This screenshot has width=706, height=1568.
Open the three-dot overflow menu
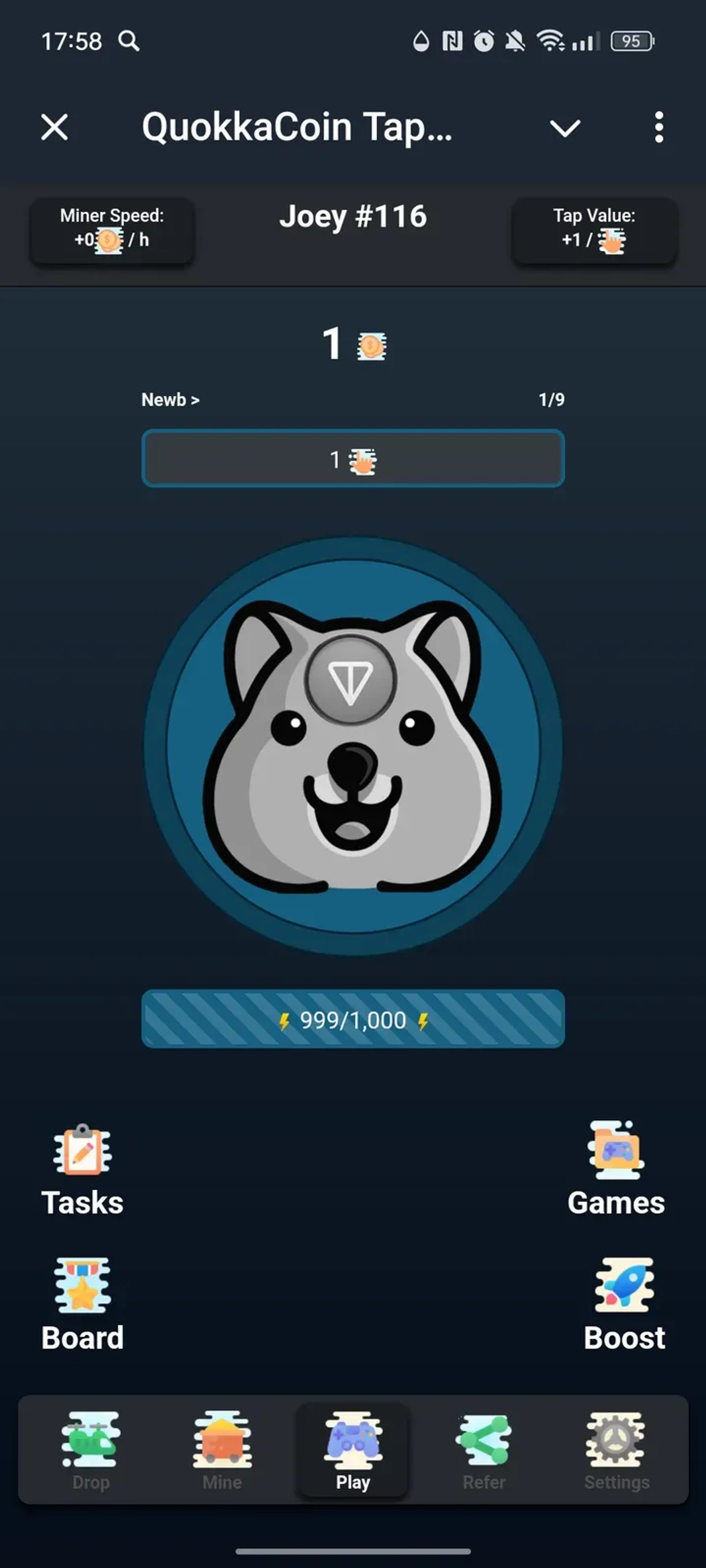[658, 127]
